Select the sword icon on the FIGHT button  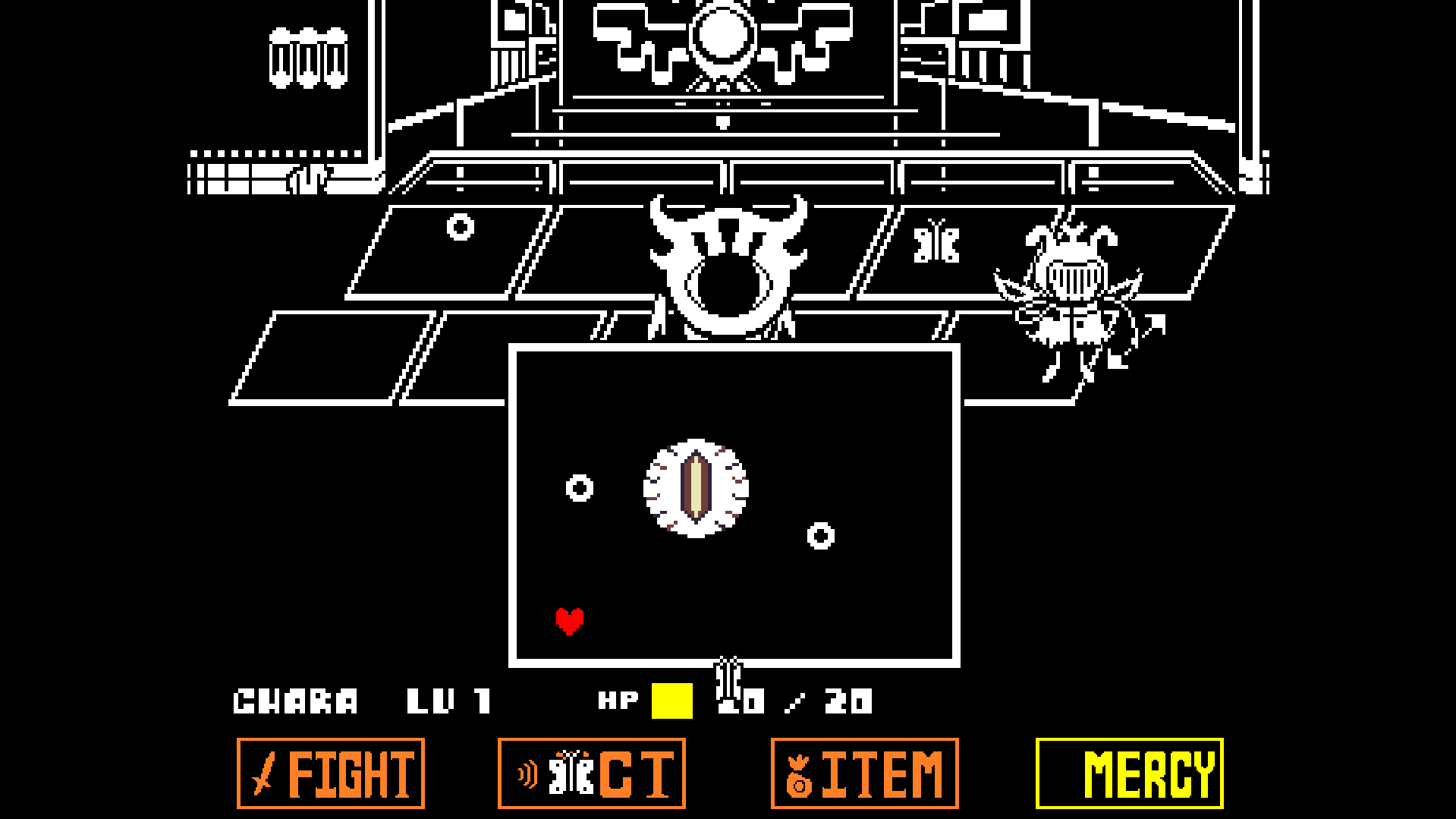[x=261, y=773]
